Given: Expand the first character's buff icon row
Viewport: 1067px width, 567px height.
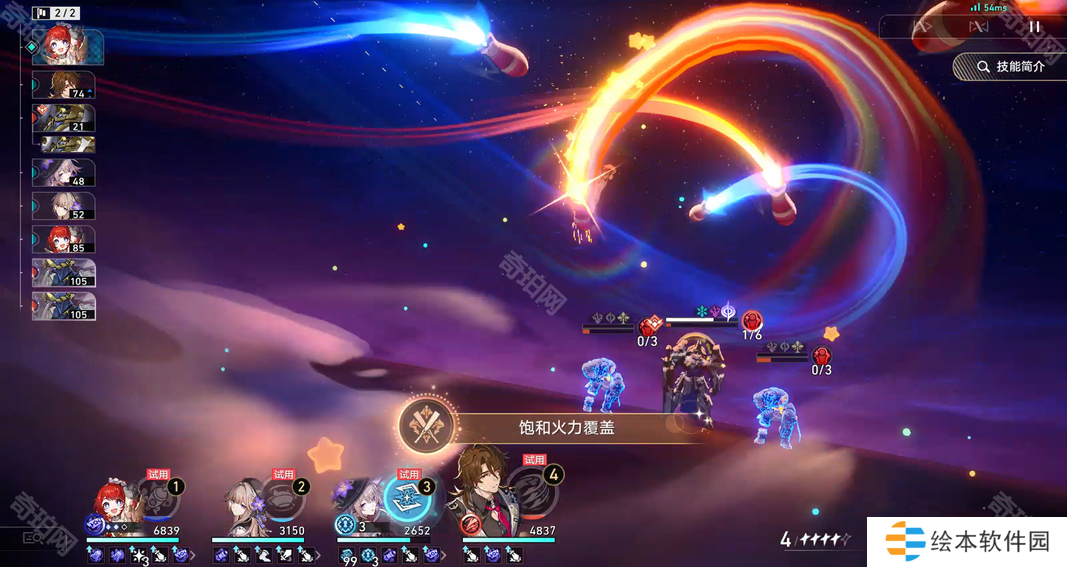Looking at the screenshot, I should pyautogui.click(x=191, y=555).
